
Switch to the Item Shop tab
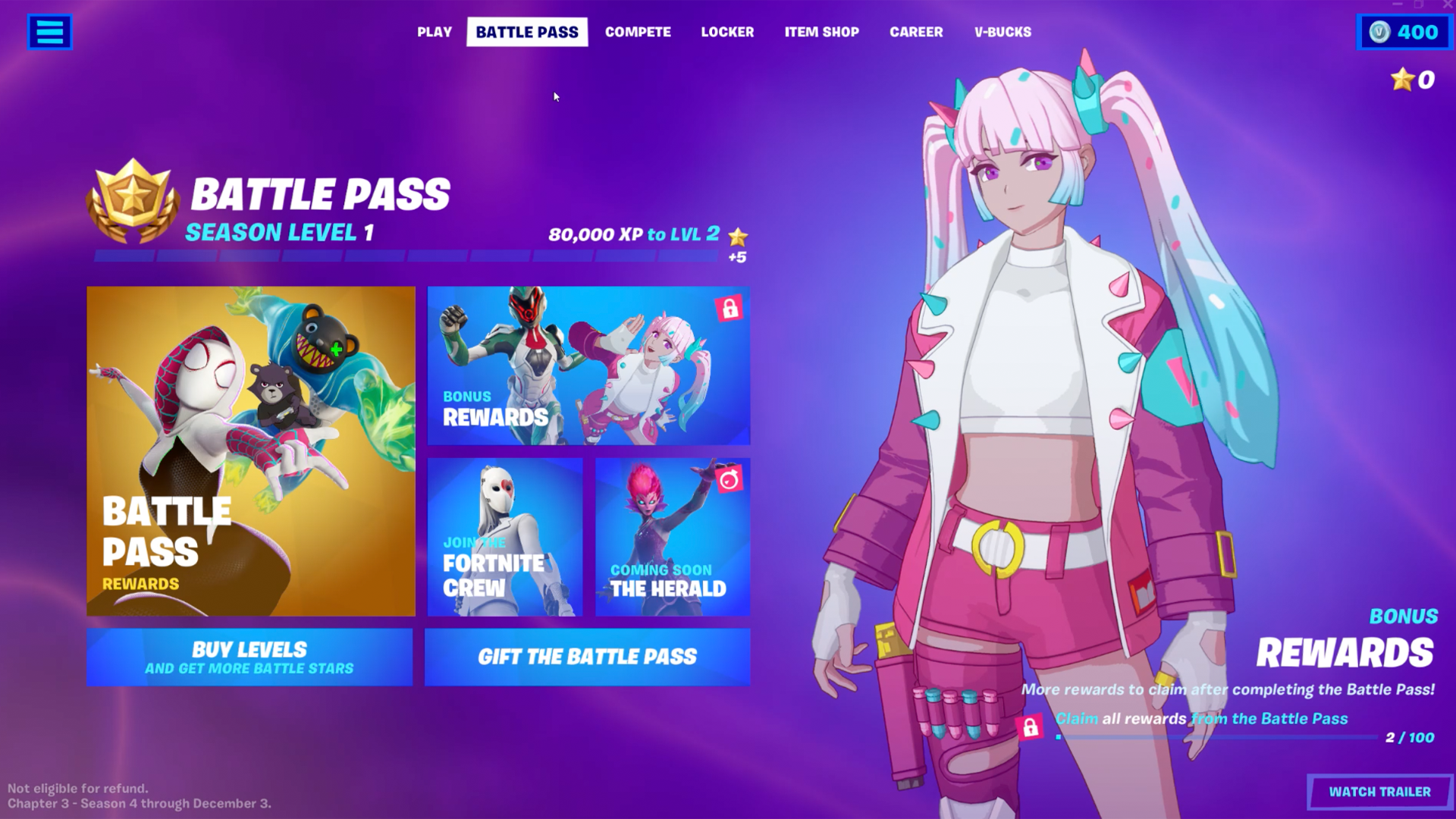[821, 32]
